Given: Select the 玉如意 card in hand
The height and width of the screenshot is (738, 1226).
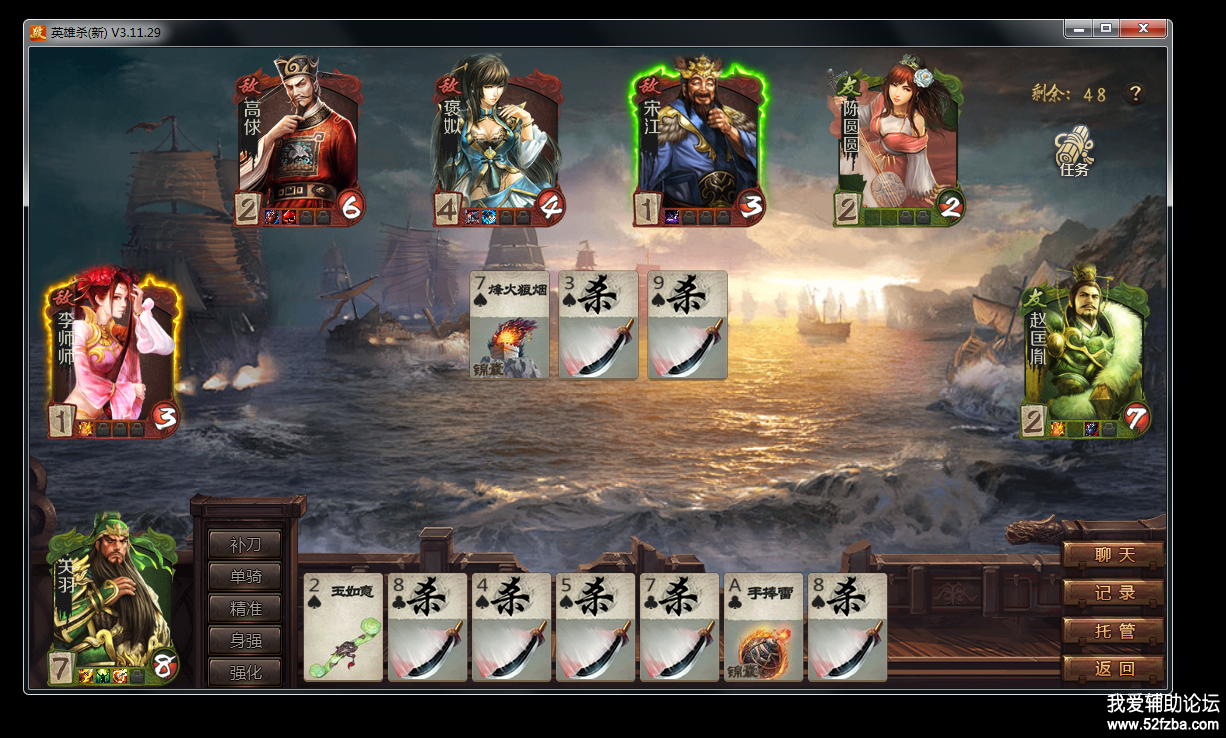Looking at the screenshot, I should (343, 627).
